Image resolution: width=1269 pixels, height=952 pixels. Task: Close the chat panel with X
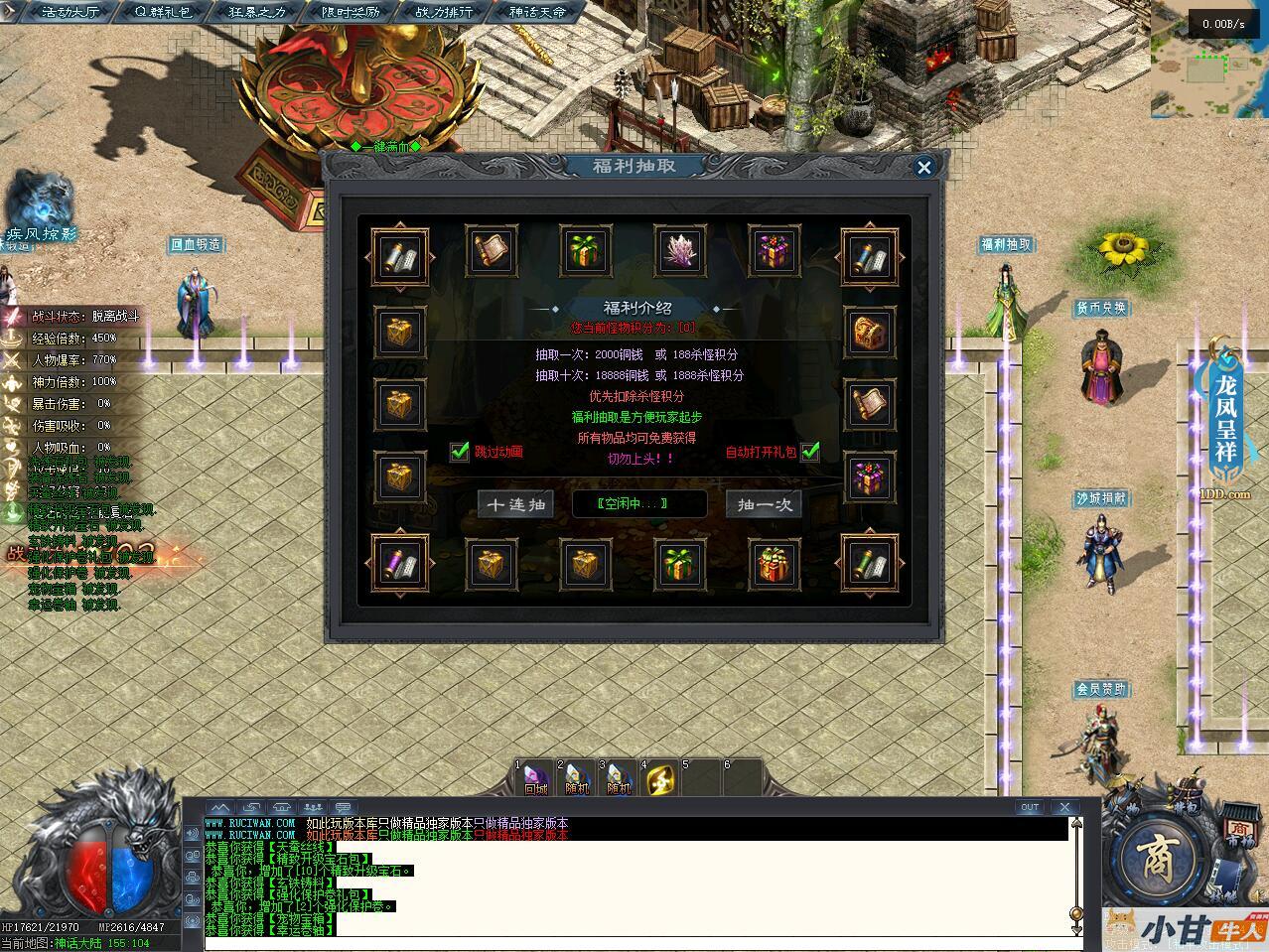coord(1064,807)
